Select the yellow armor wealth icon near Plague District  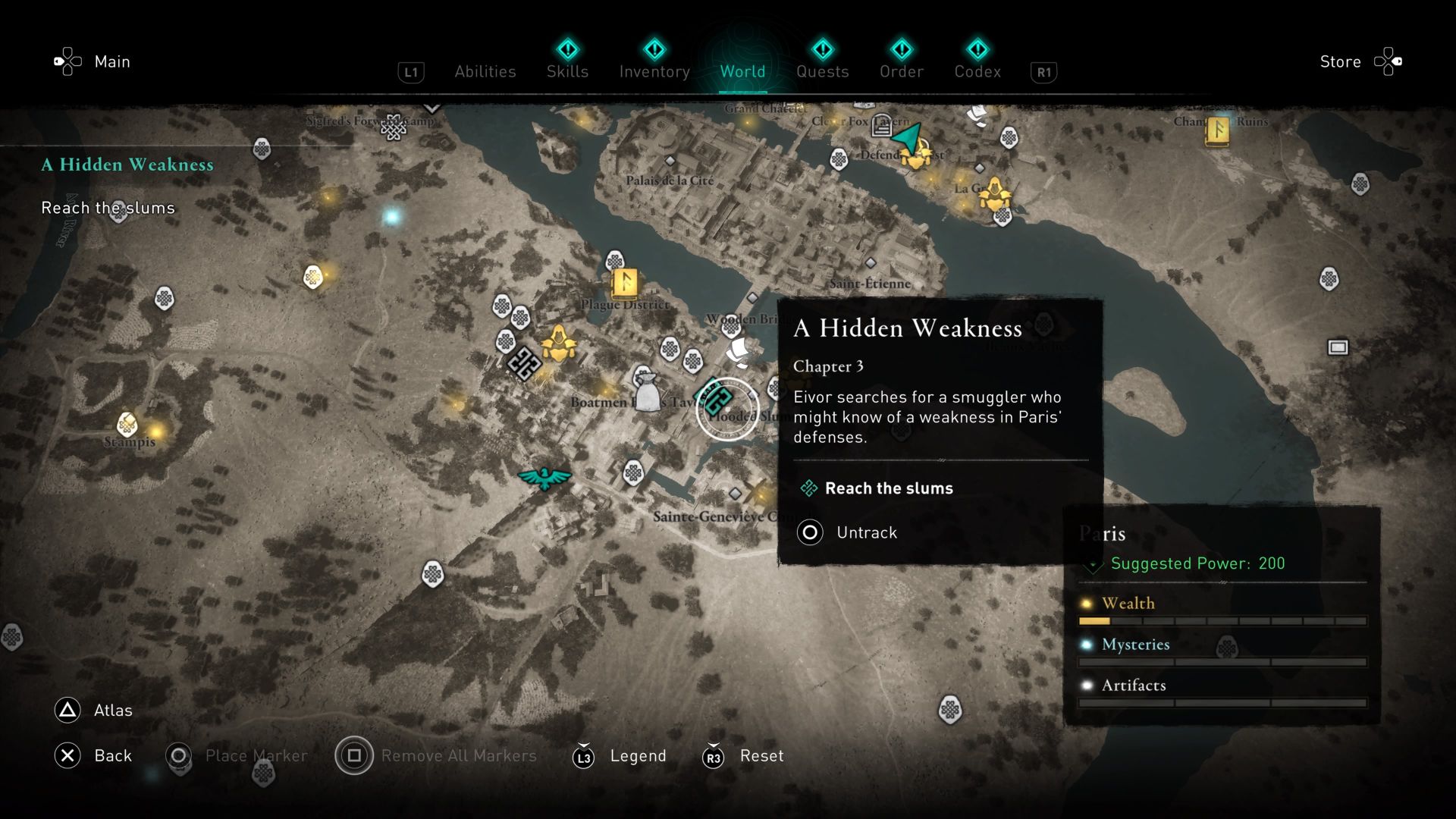click(557, 344)
